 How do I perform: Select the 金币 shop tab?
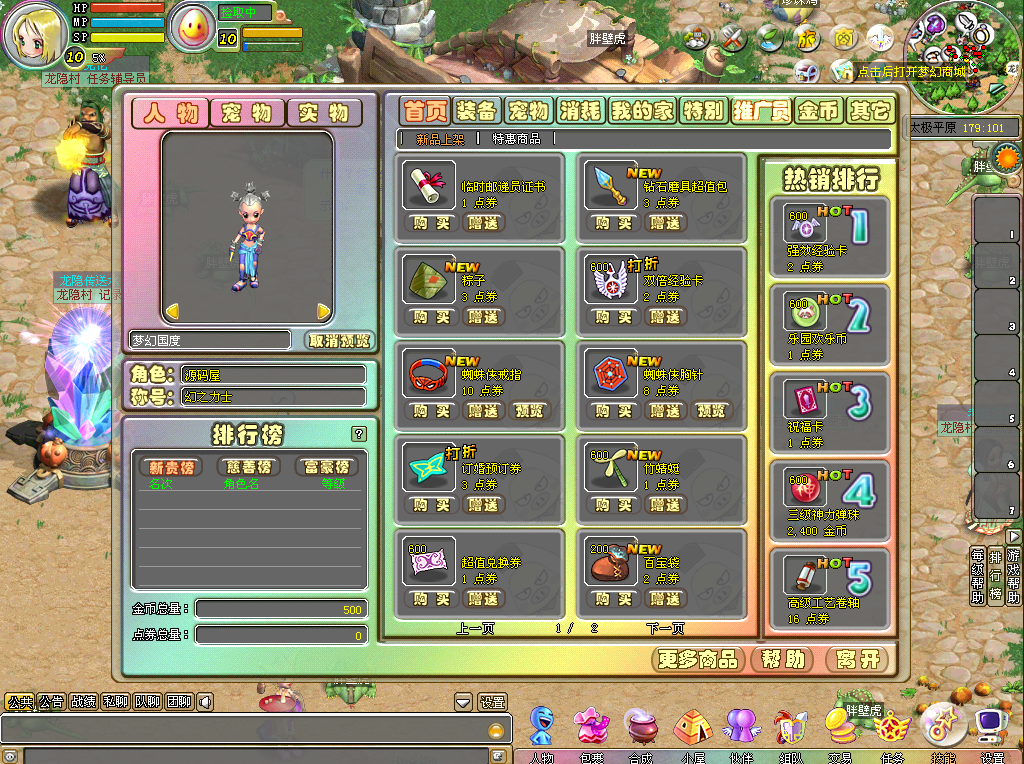[x=818, y=111]
